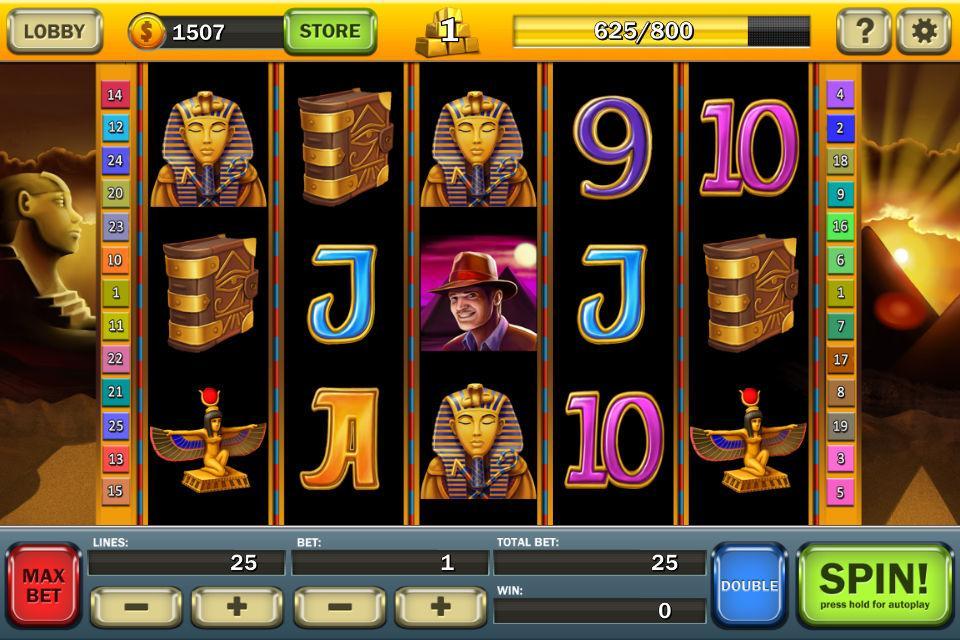Click the red Max Bet button
Image resolution: width=960 pixels, height=640 pixels.
point(43,585)
